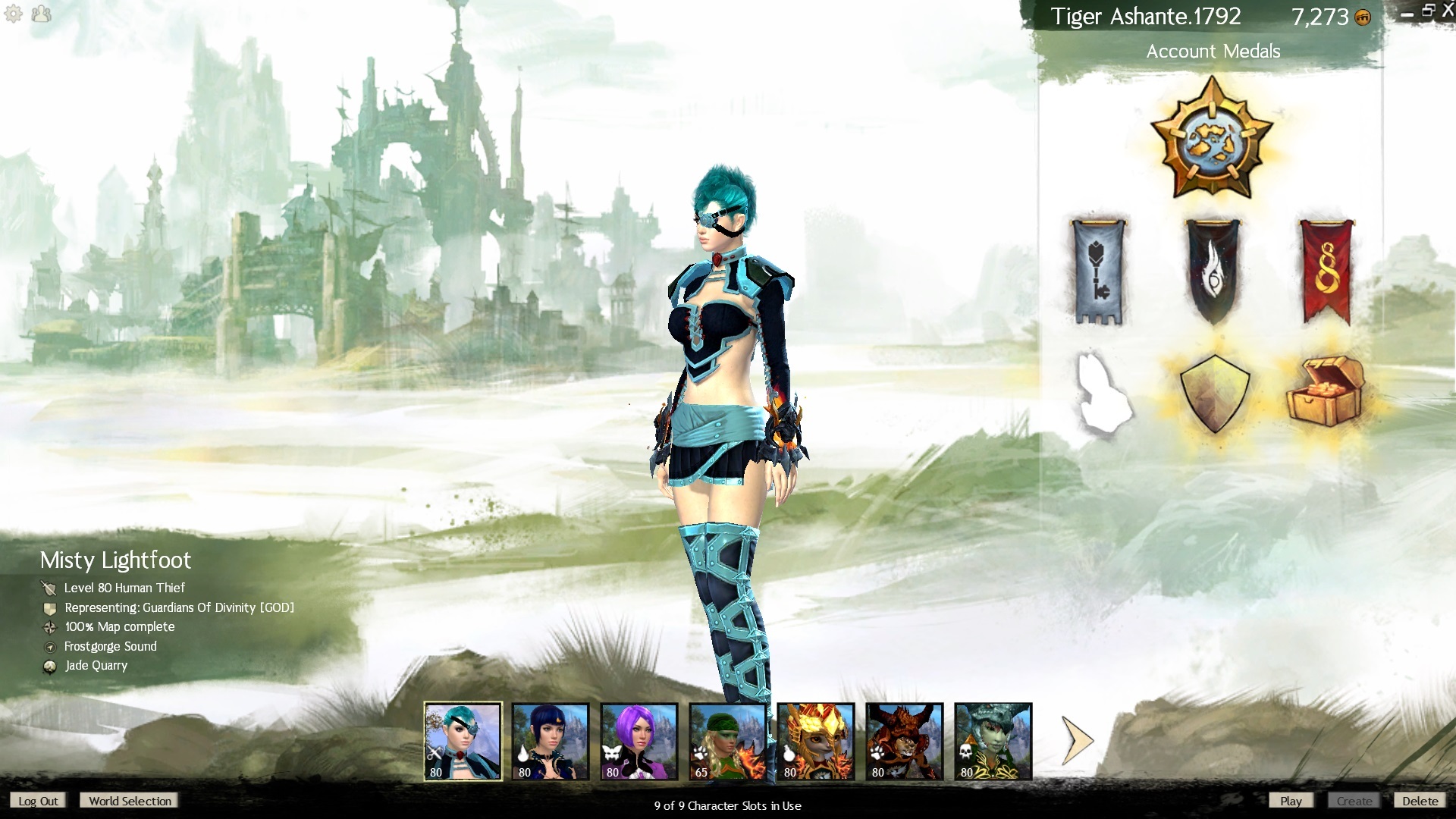
Task: Select the purple-haired character portrait
Action: coord(639,741)
